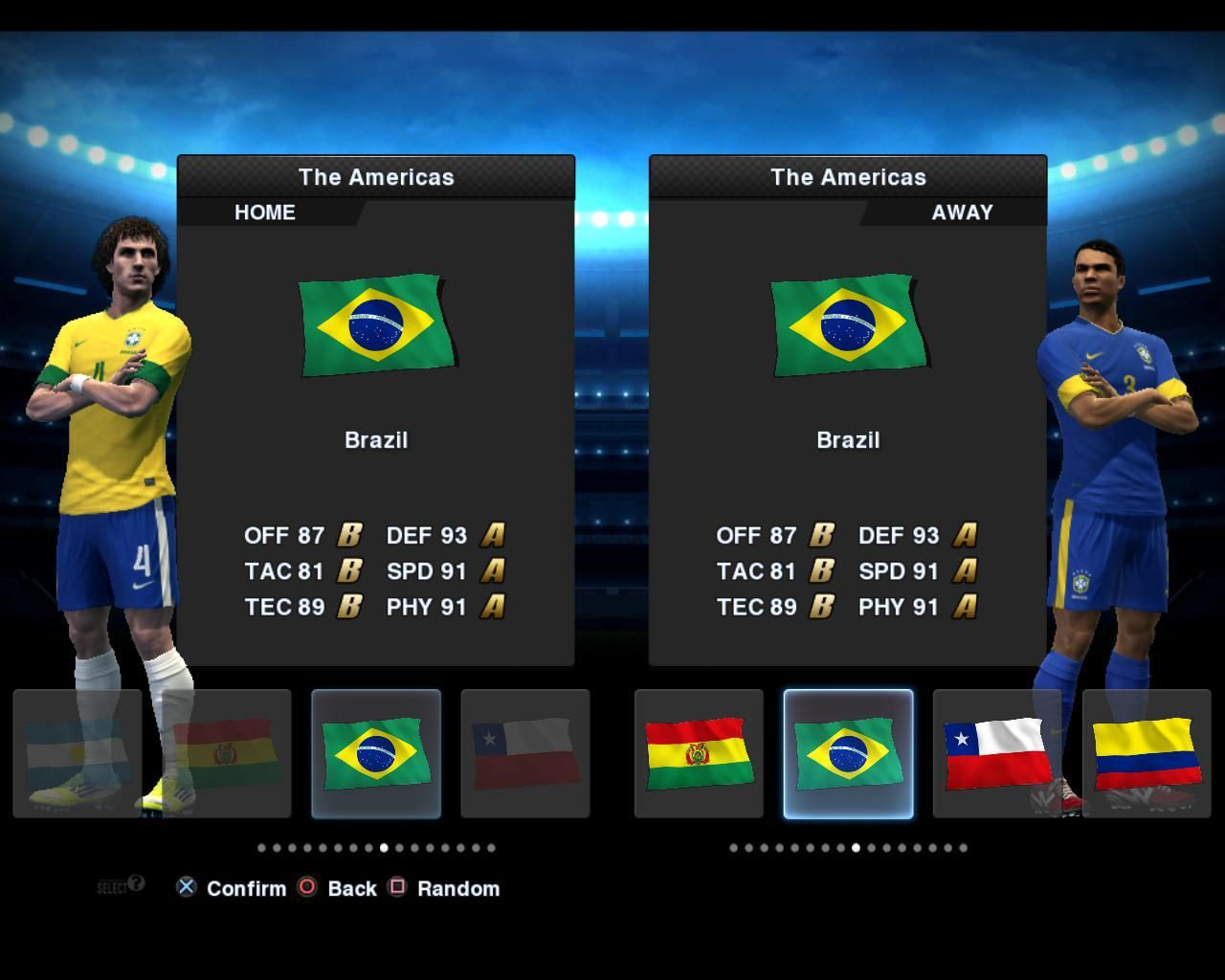Click the Back circle icon
Viewport: 1225px width, 980px height.
[x=308, y=888]
